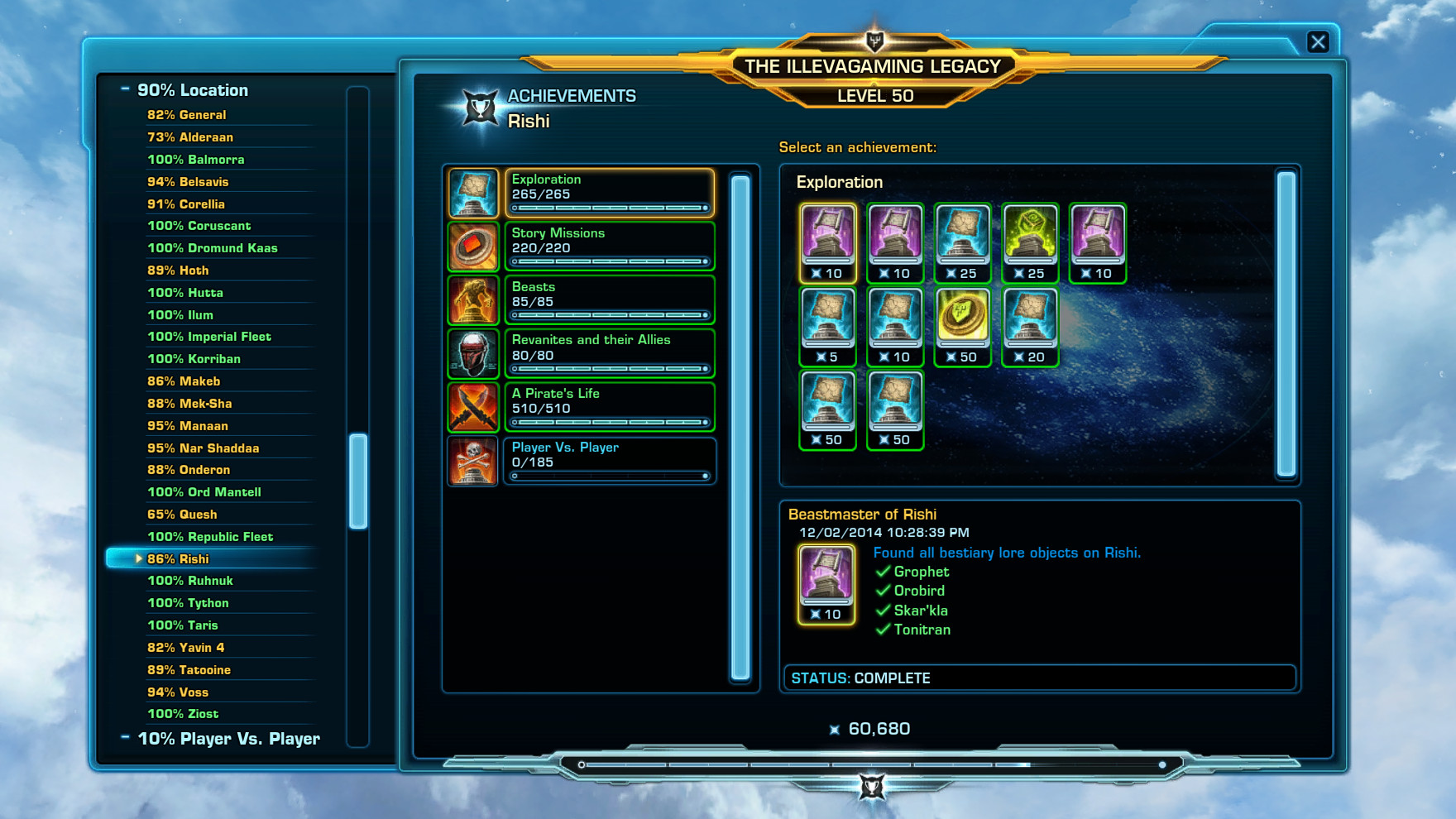Select the Beasts category statue icon
Screen dimensions: 1456x819
(472, 299)
